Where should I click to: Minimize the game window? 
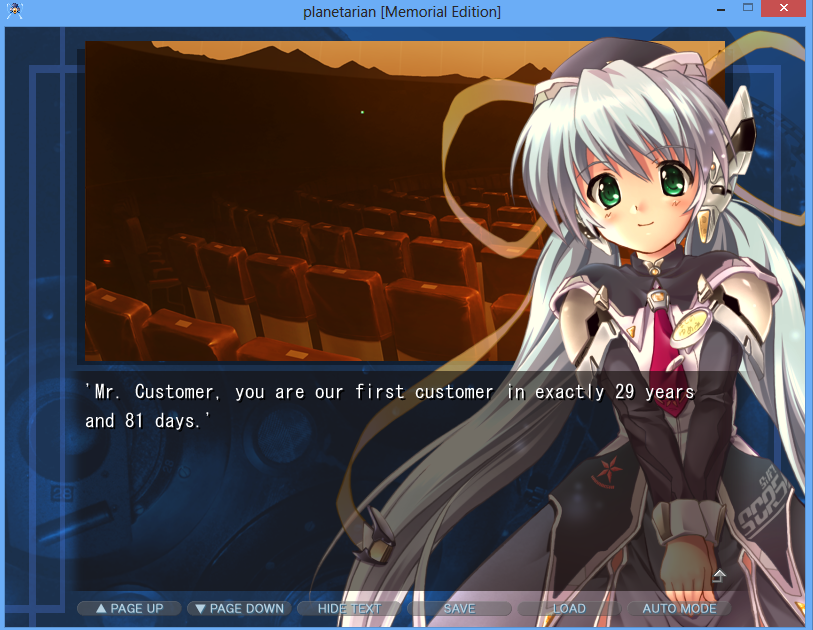point(719,9)
